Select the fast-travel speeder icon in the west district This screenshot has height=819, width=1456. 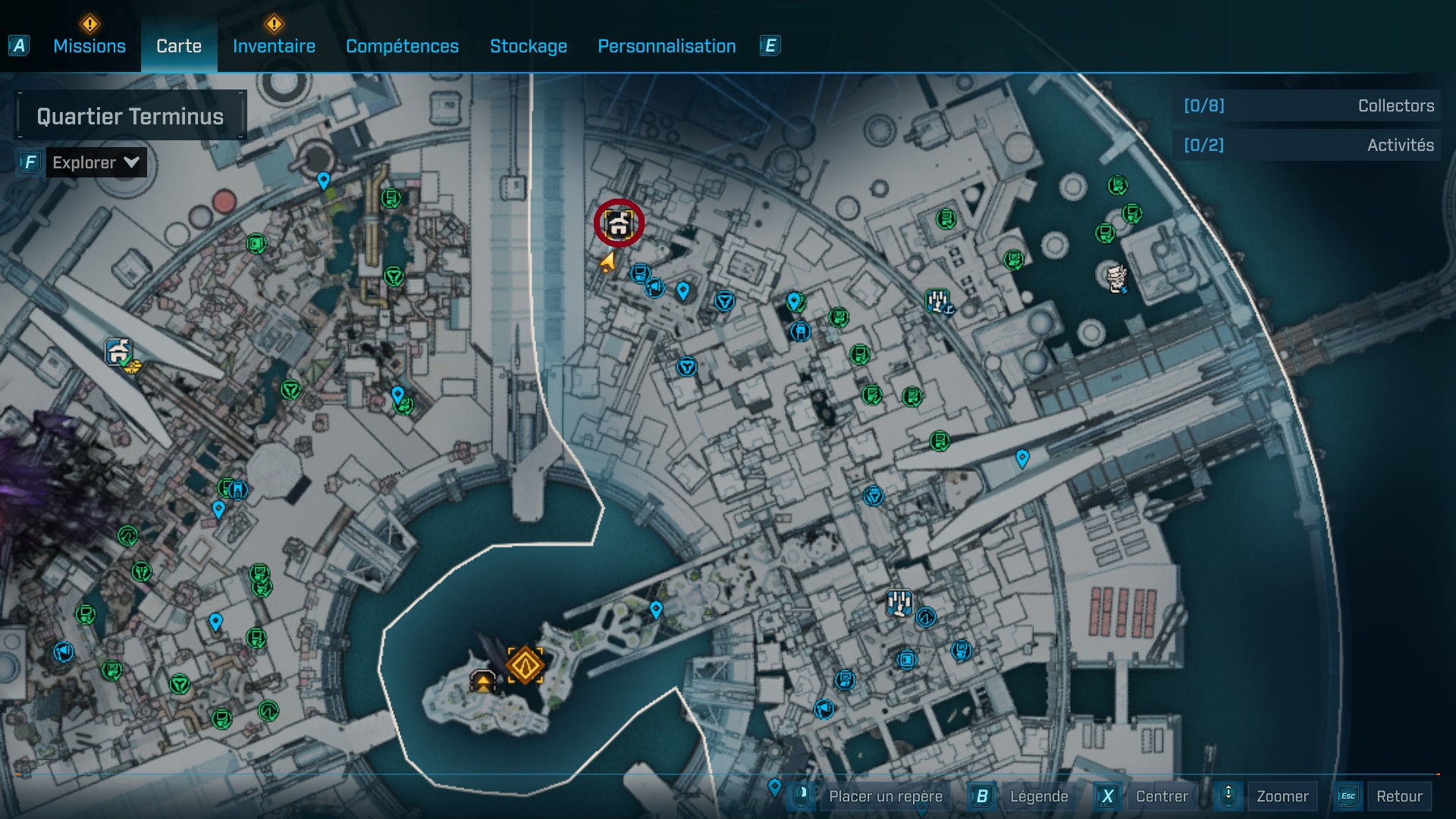(118, 351)
